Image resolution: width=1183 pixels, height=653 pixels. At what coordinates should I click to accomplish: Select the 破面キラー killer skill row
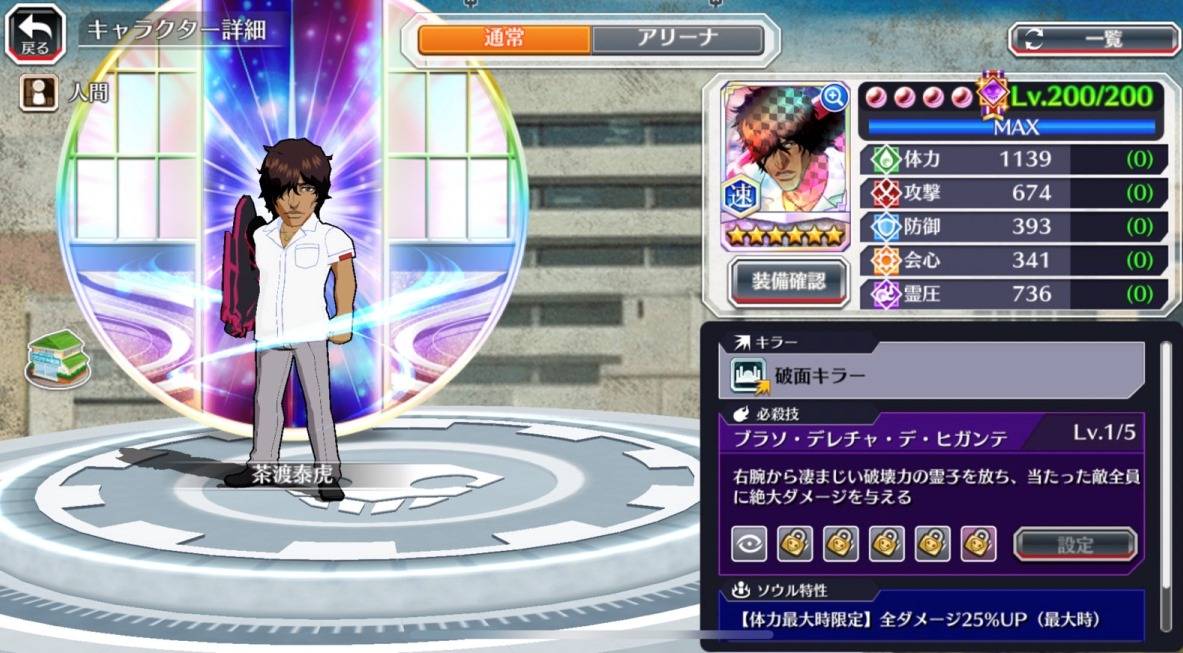pyautogui.click(x=937, y=376)
